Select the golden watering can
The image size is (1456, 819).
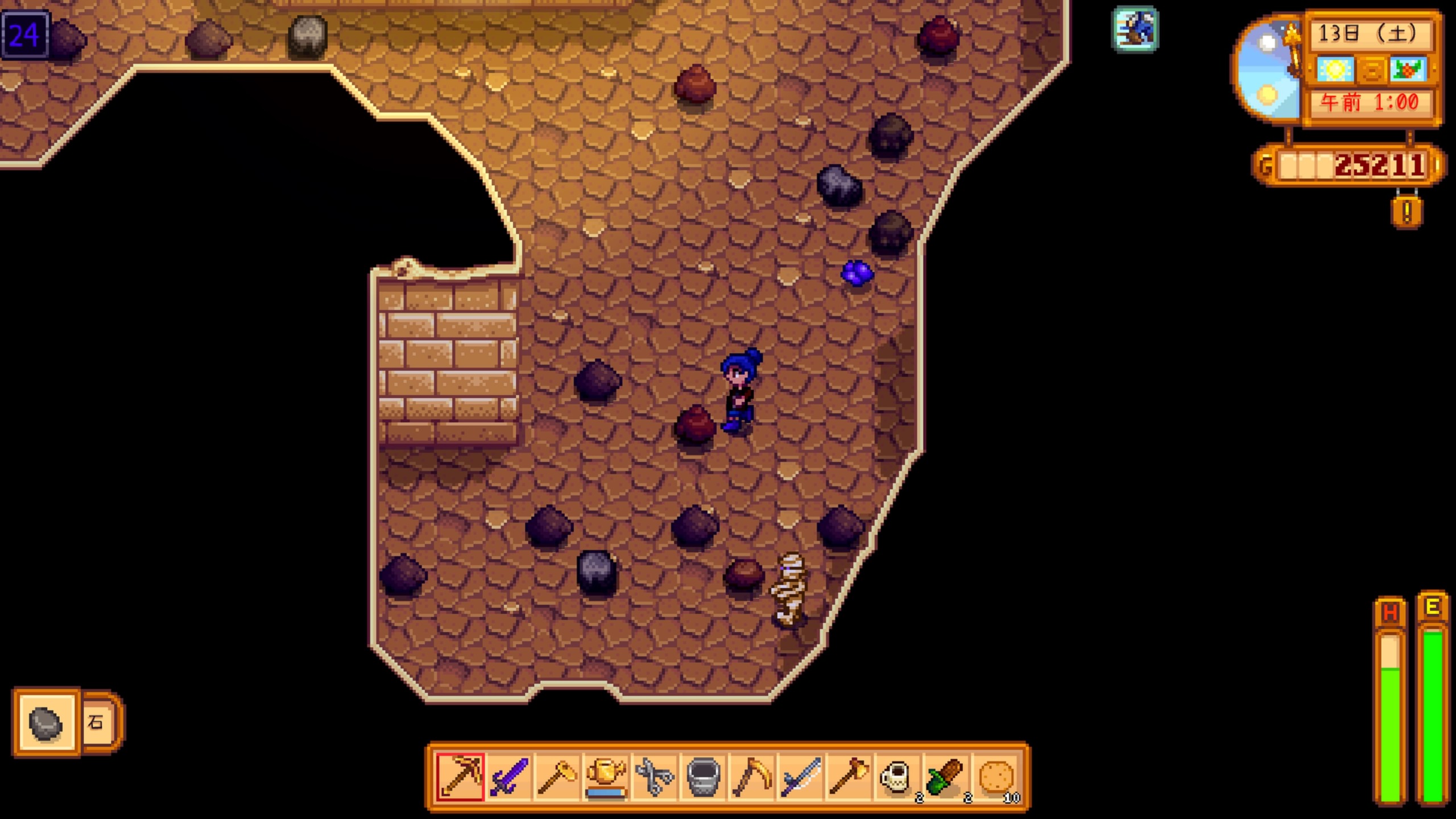coord(606,777)
